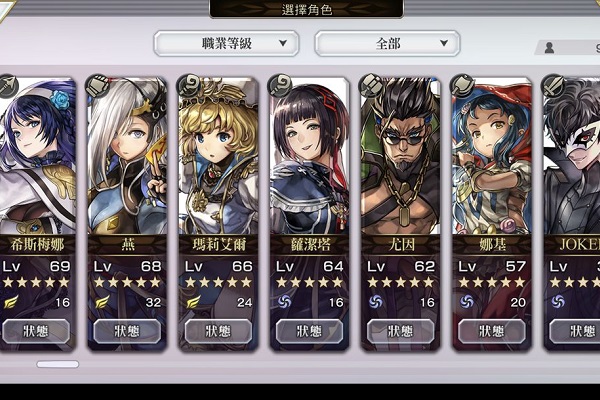Open the 職業等級 sort dropdown
600x400 pixels.
point(227,44)
